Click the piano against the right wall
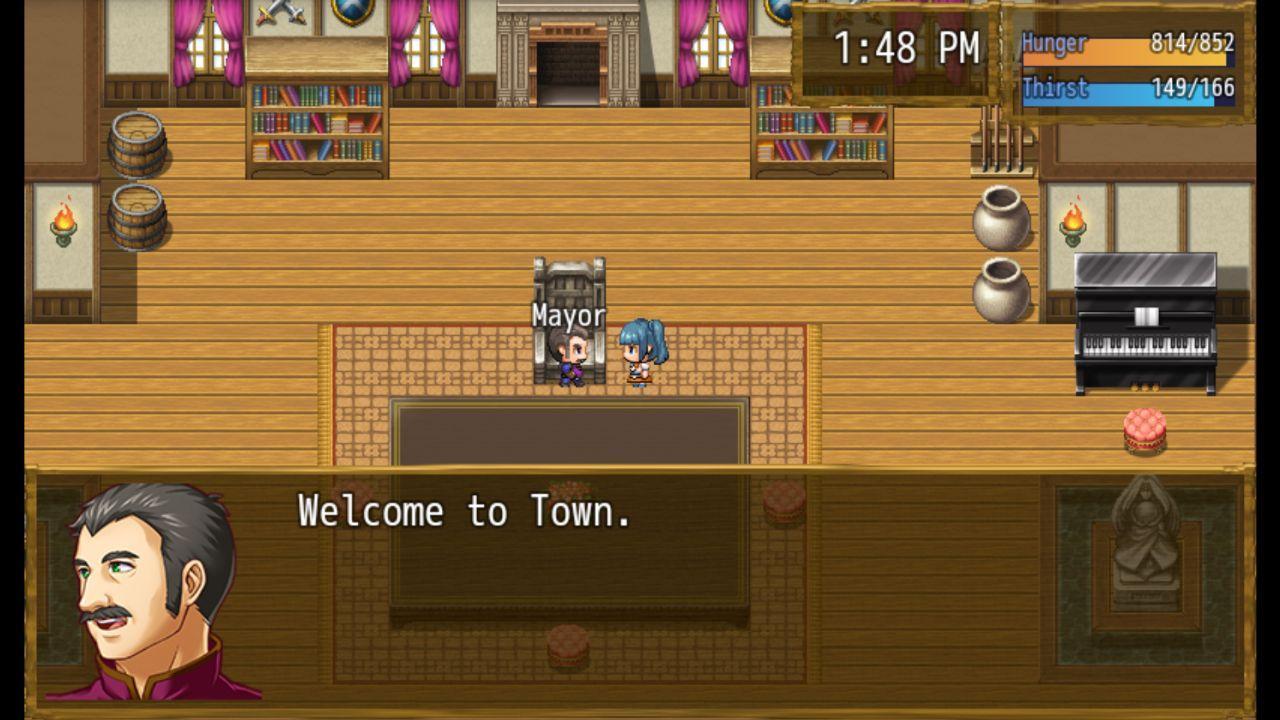 click(1145, 320)
